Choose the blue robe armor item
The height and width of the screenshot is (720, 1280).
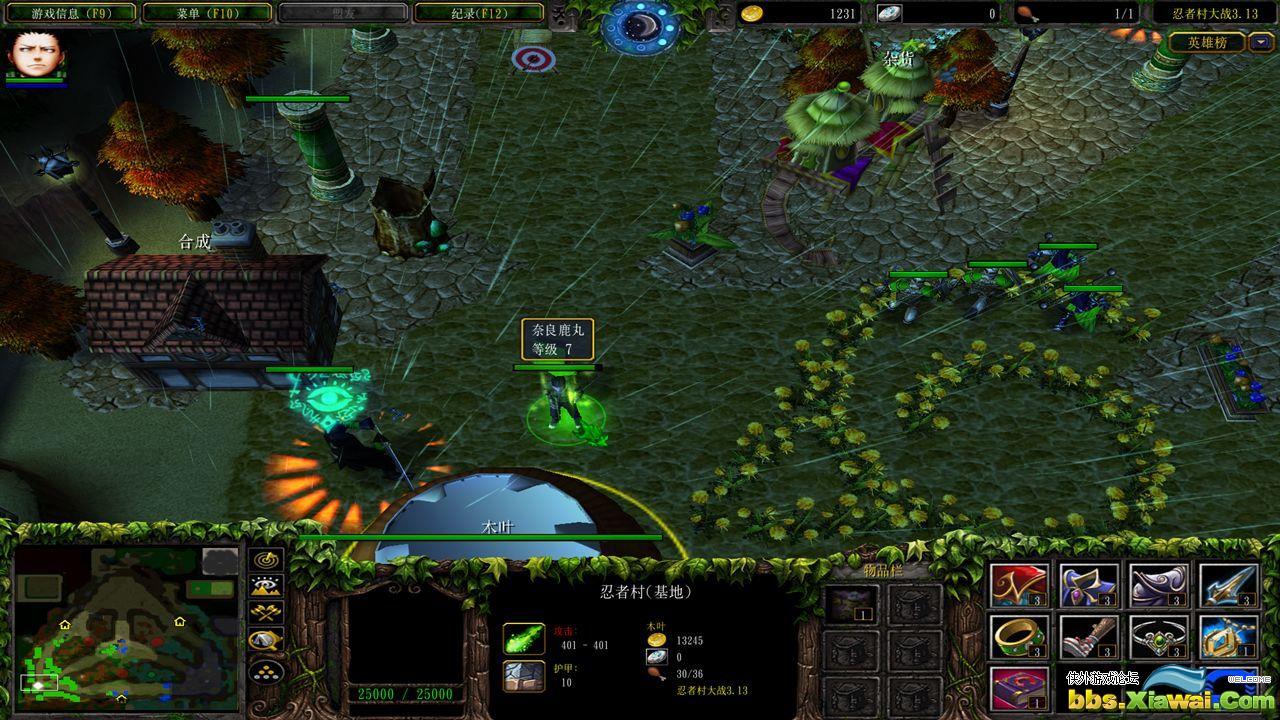point(1089,586)
